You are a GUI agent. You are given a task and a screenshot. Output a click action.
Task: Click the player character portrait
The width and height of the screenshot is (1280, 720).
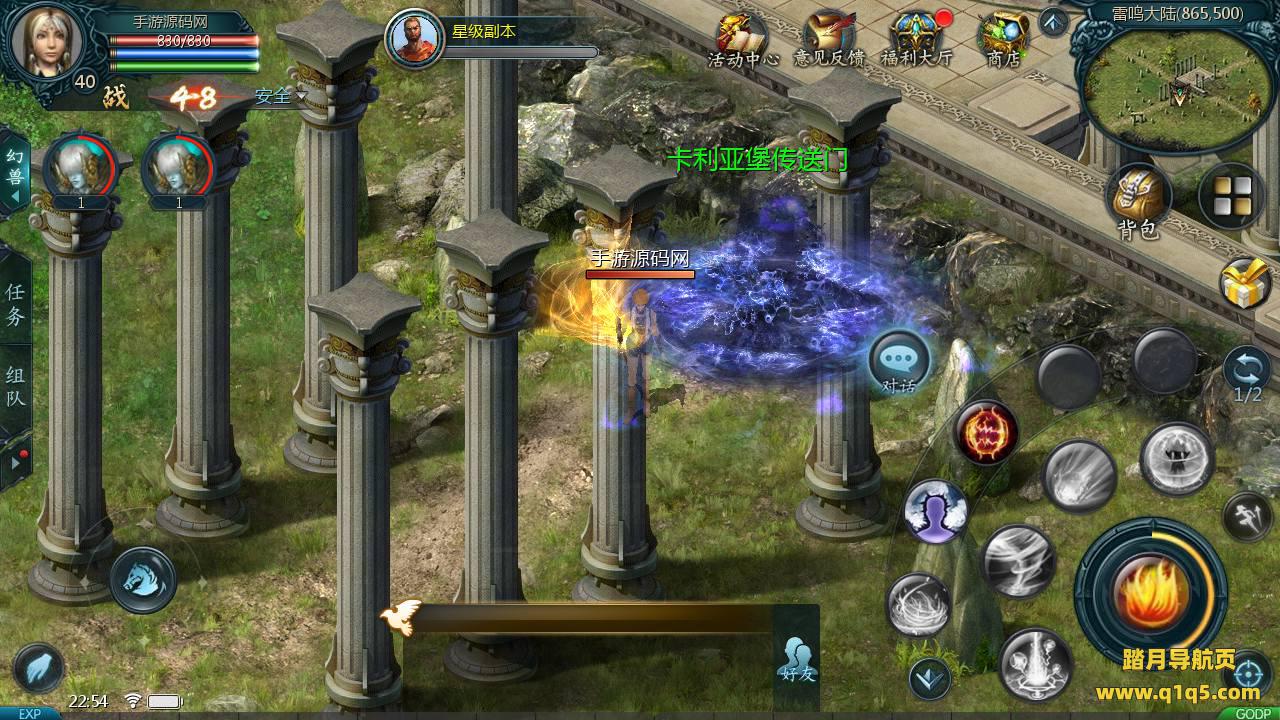tap(44, 40)
